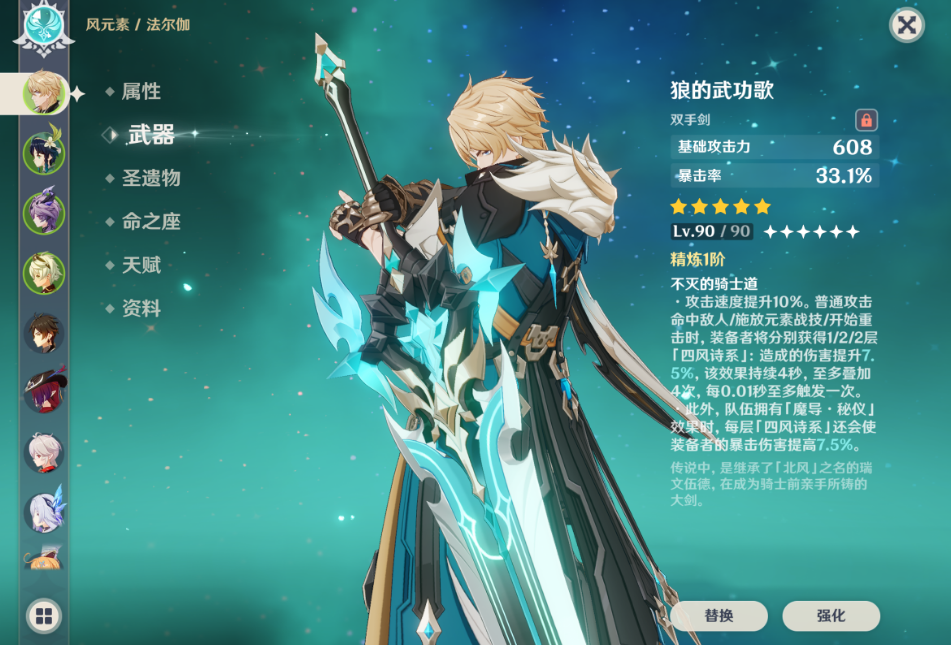951x645 pixels.
Task: Open the 命之座 constellation section
Action: coord(151,222)
